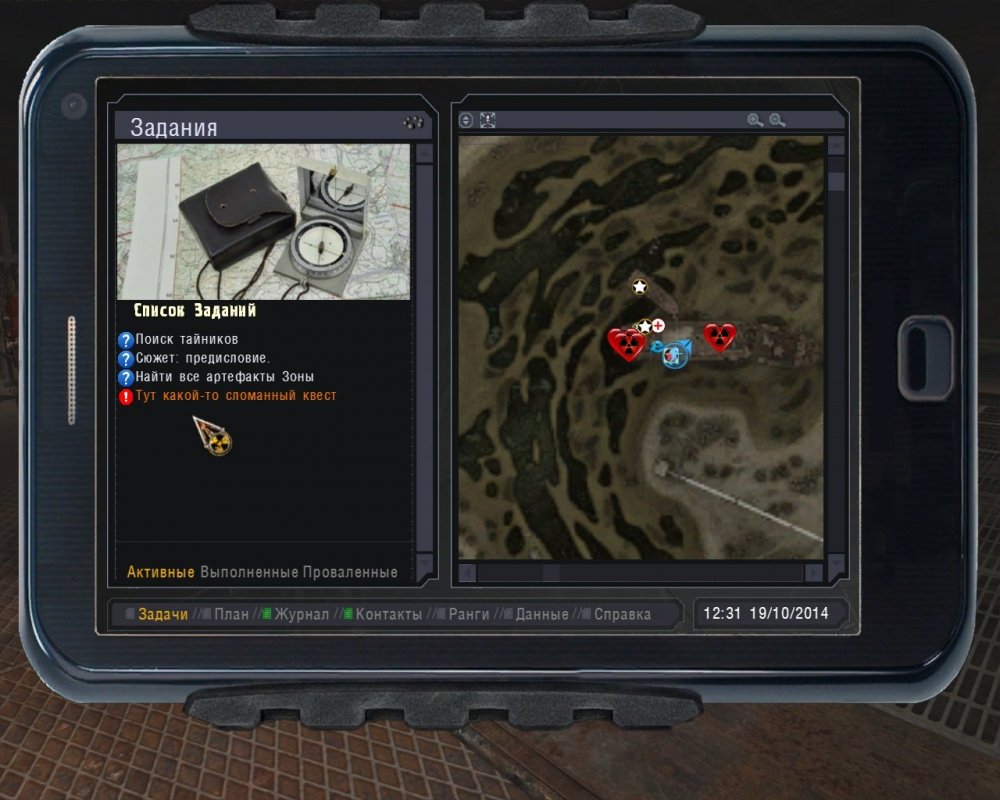Click the red cross medic map marker
Viewport: 1000px width, 800px height.
tap(658, 325)
